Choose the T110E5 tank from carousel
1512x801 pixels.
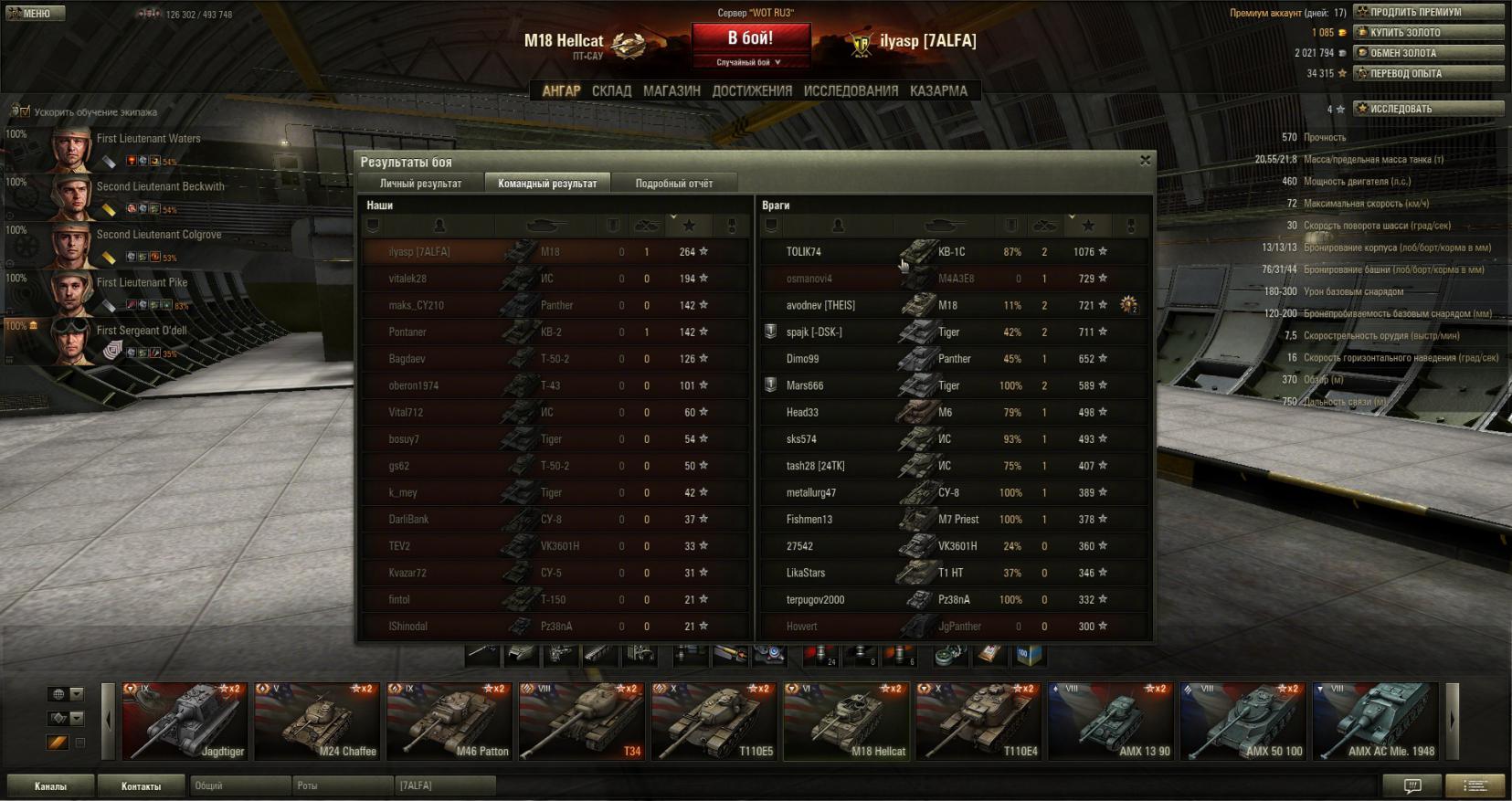(714, 722)
